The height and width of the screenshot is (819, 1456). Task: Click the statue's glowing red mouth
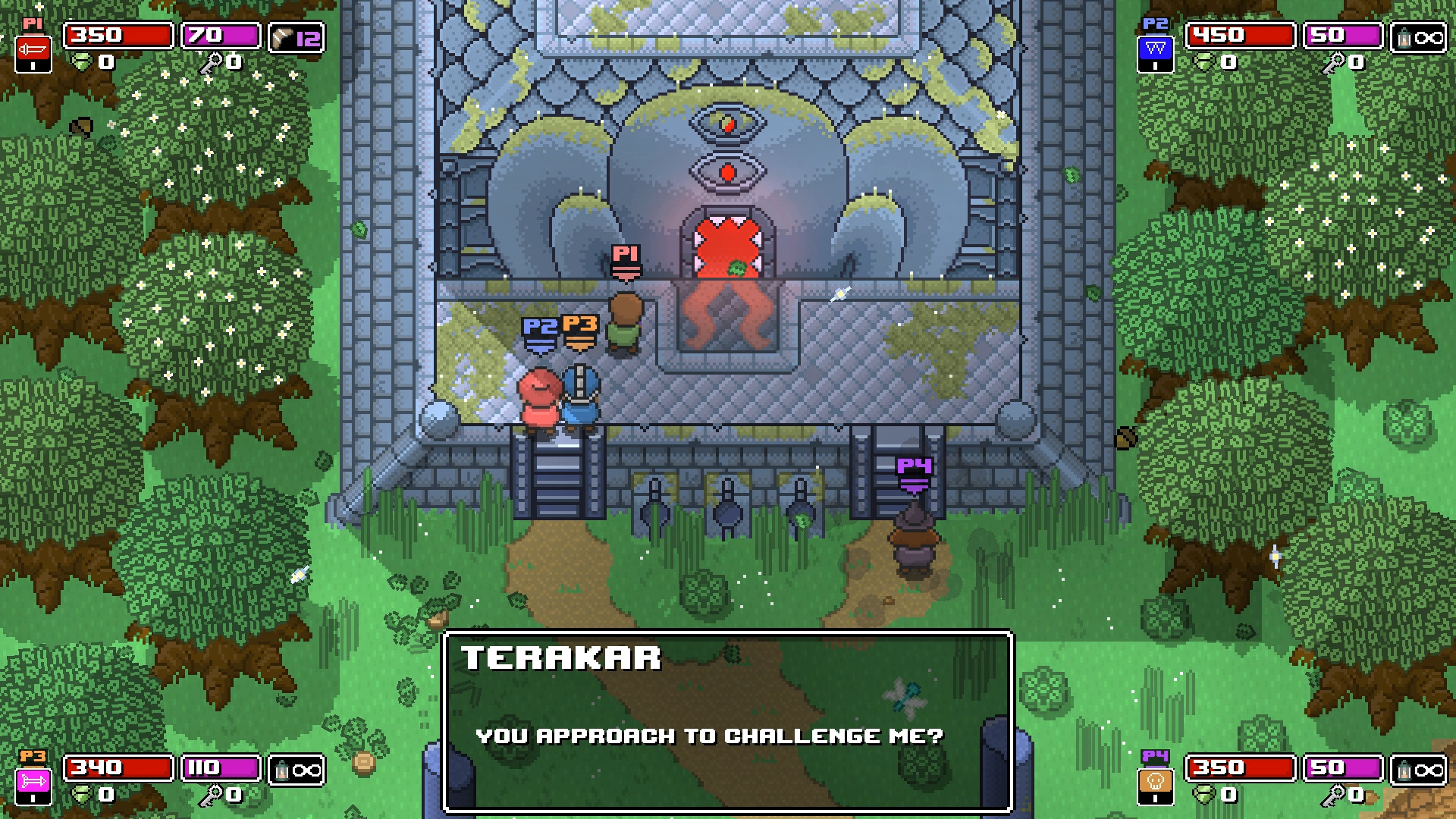click(728, 246)
